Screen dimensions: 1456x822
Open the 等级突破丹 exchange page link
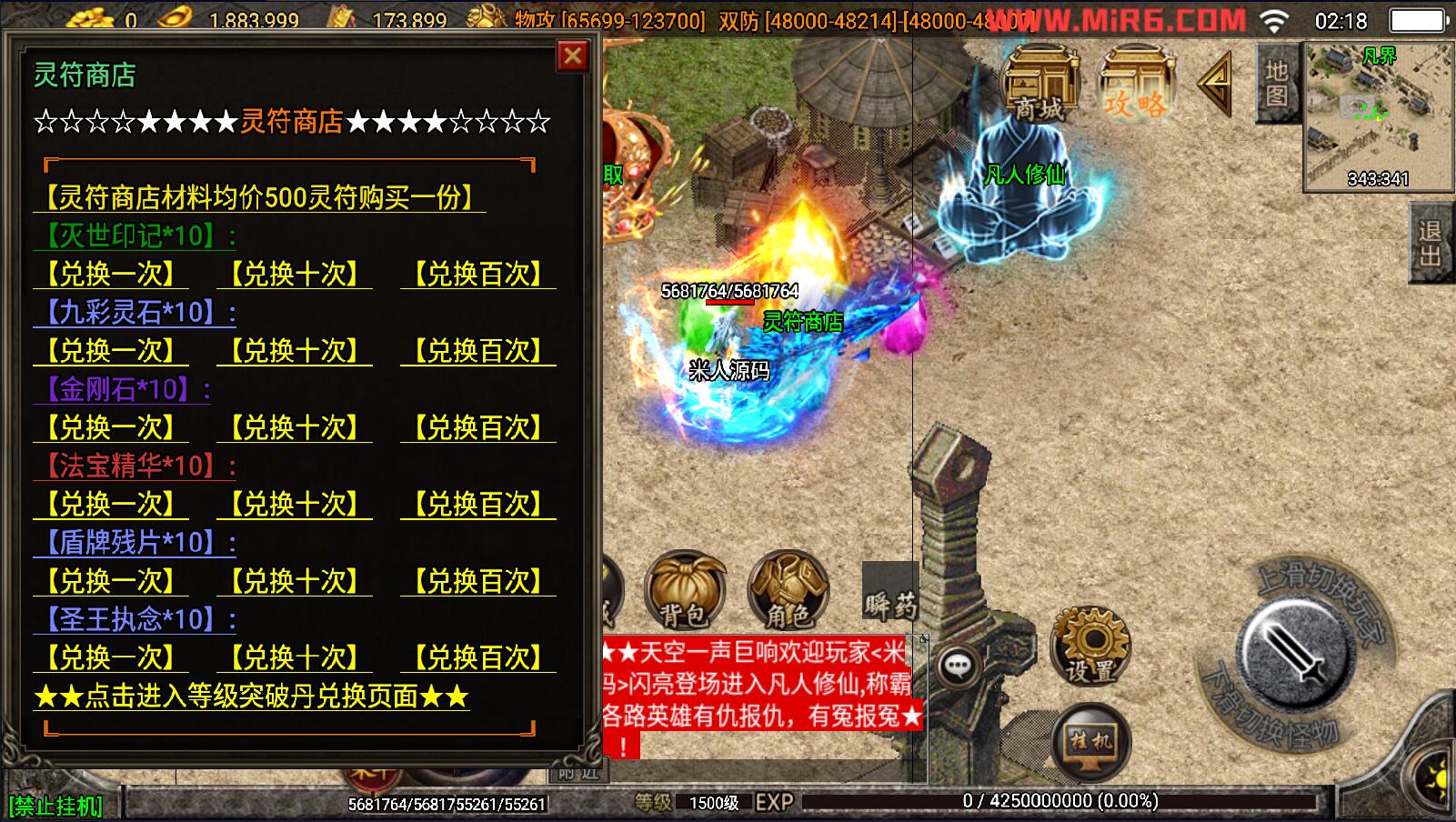pyautogui.click(x=251, y=697)
